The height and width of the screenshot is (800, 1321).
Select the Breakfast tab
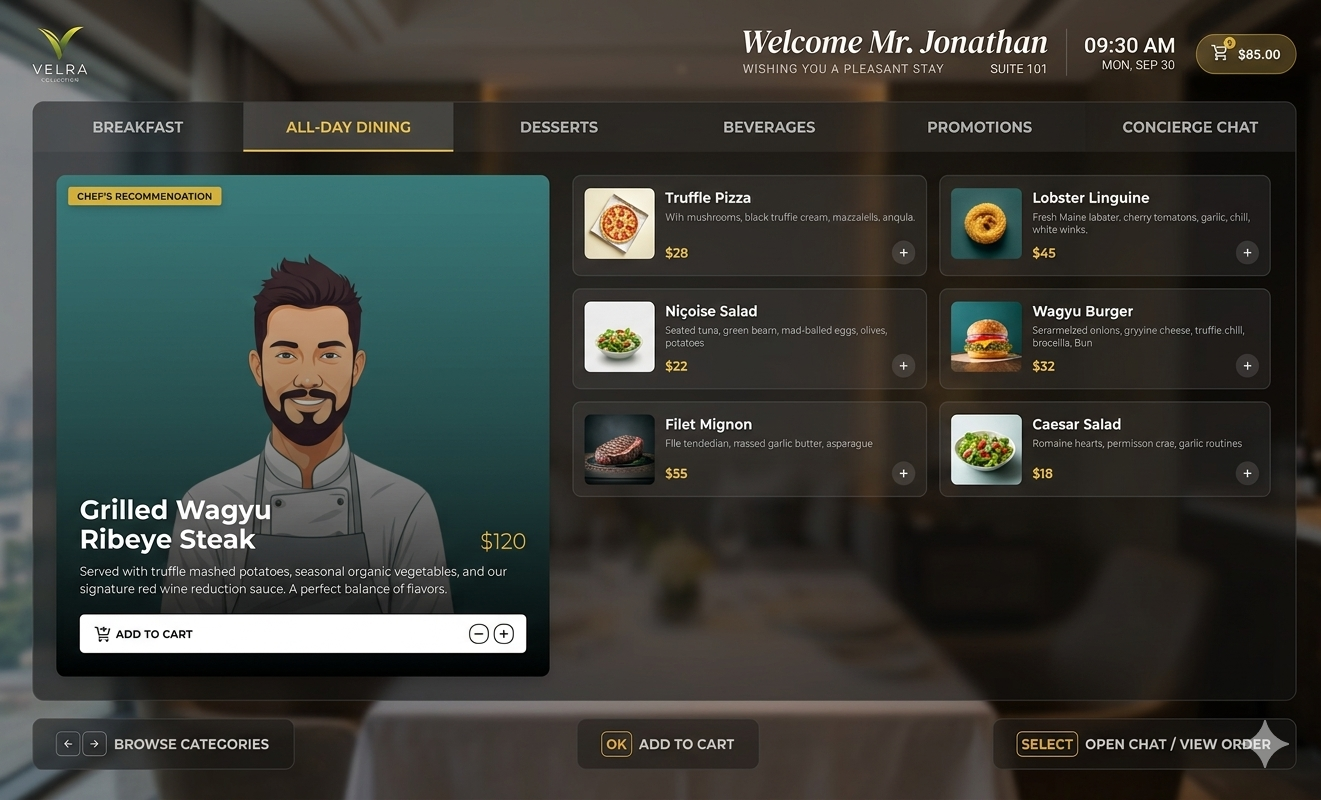click(x=137, y=127)
